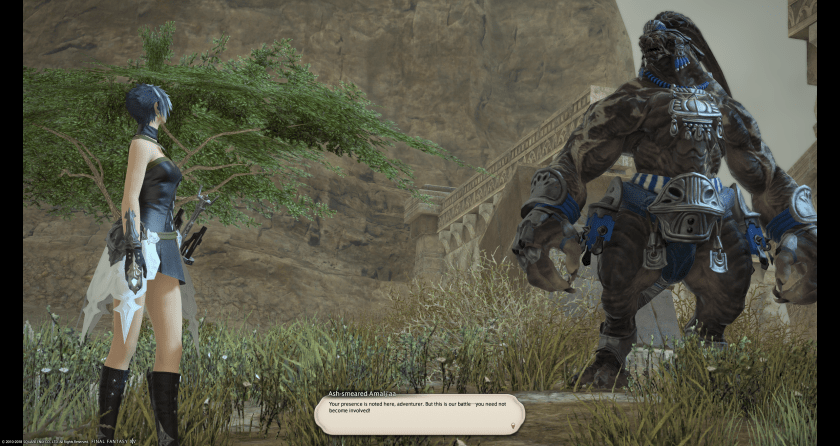Advance the Ash-smeared Amalj'aa dialogue box

pos(419,413)
